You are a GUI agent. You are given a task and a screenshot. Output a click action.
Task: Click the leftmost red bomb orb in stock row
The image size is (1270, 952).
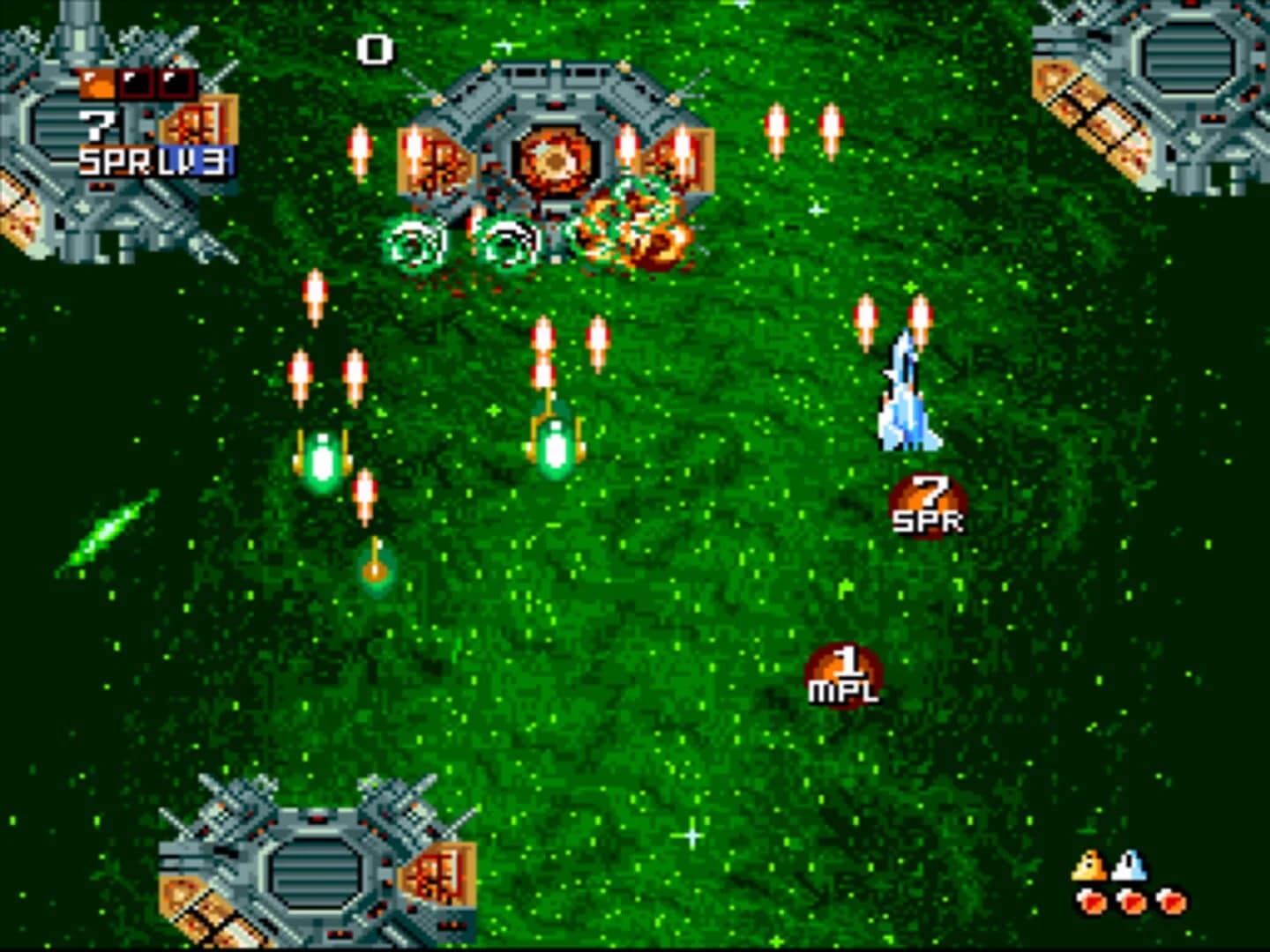point(1090,903)
